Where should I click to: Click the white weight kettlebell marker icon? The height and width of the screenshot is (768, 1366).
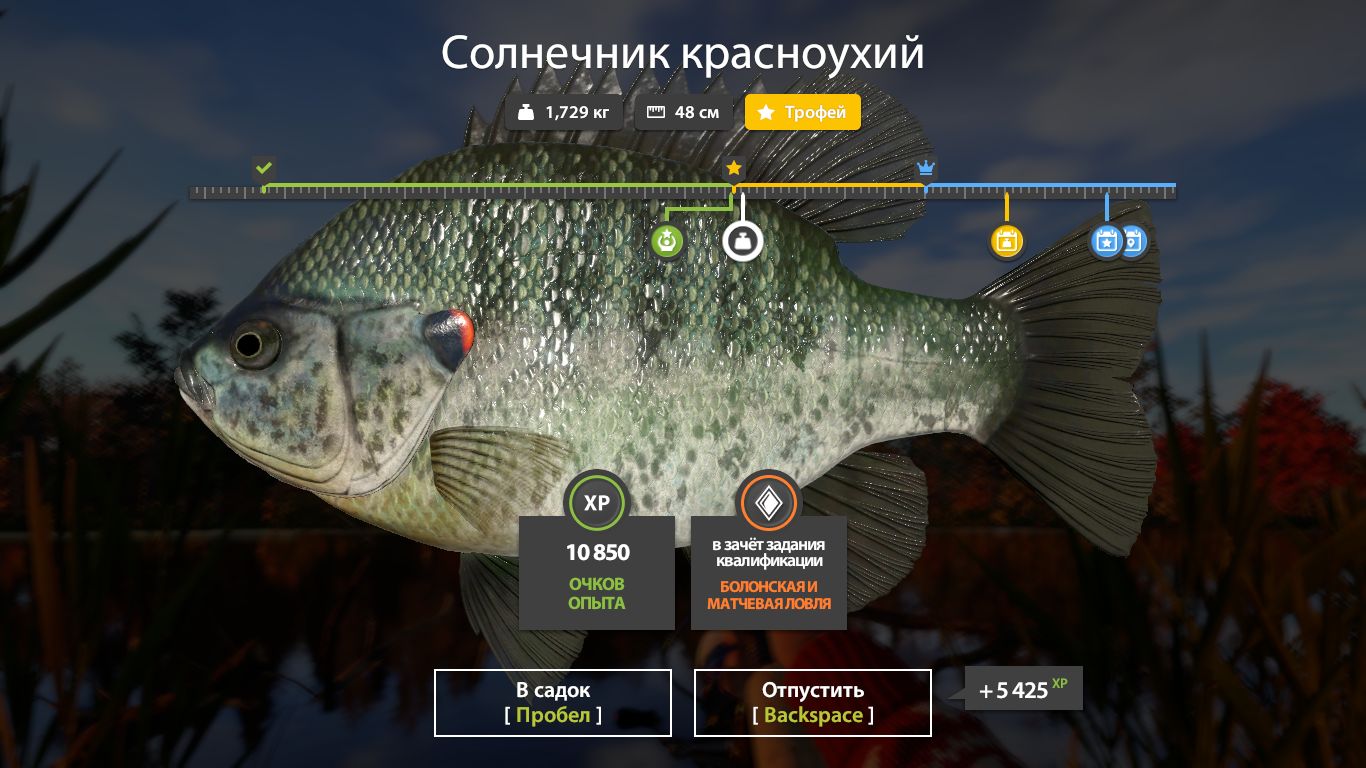742,240
